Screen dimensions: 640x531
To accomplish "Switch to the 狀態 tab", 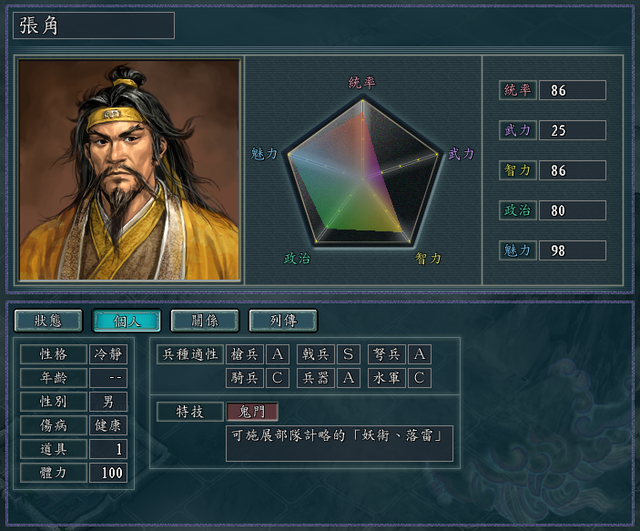I will tap(48, 320).
